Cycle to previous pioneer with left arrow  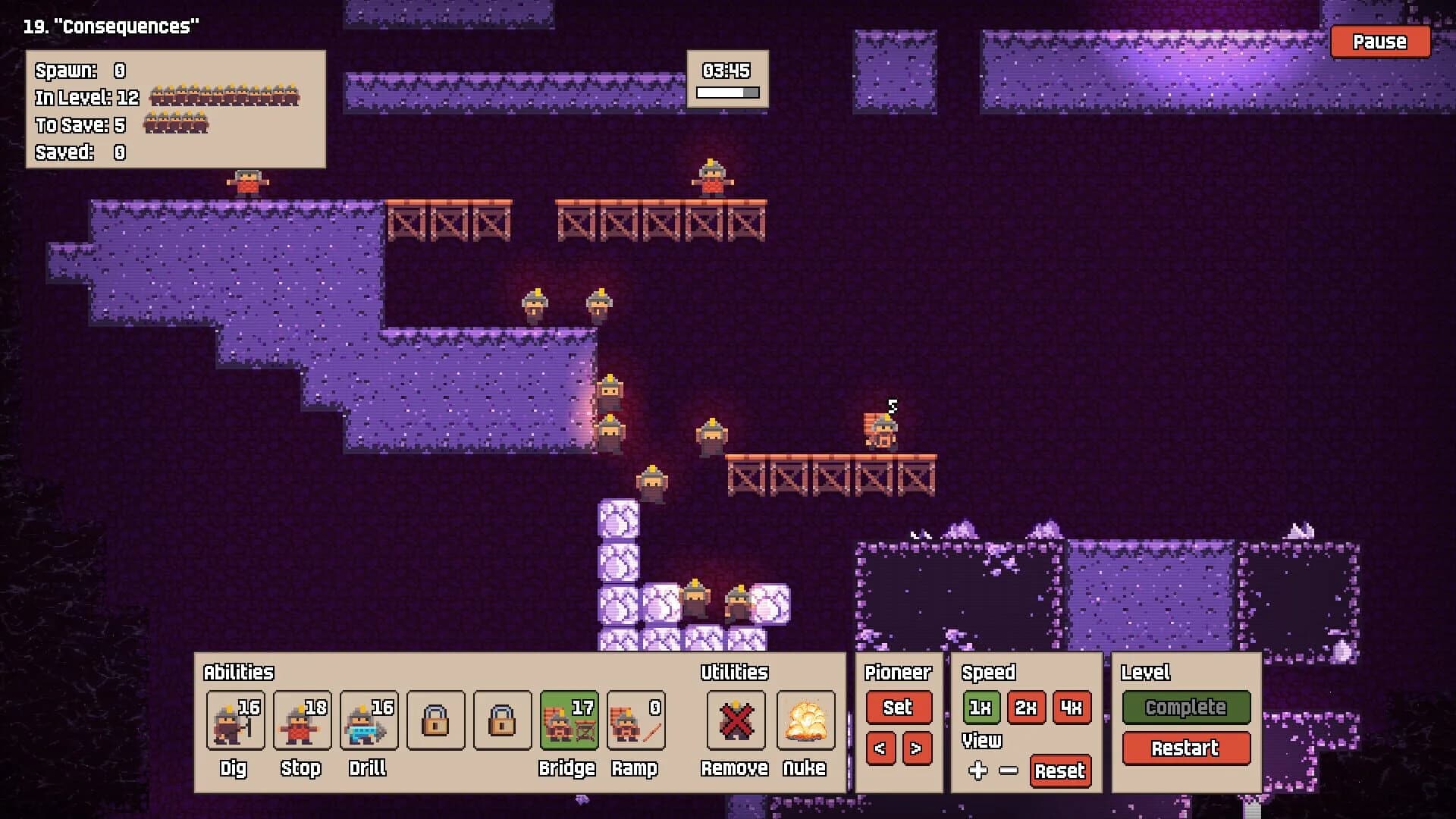(x=882, y=749)
